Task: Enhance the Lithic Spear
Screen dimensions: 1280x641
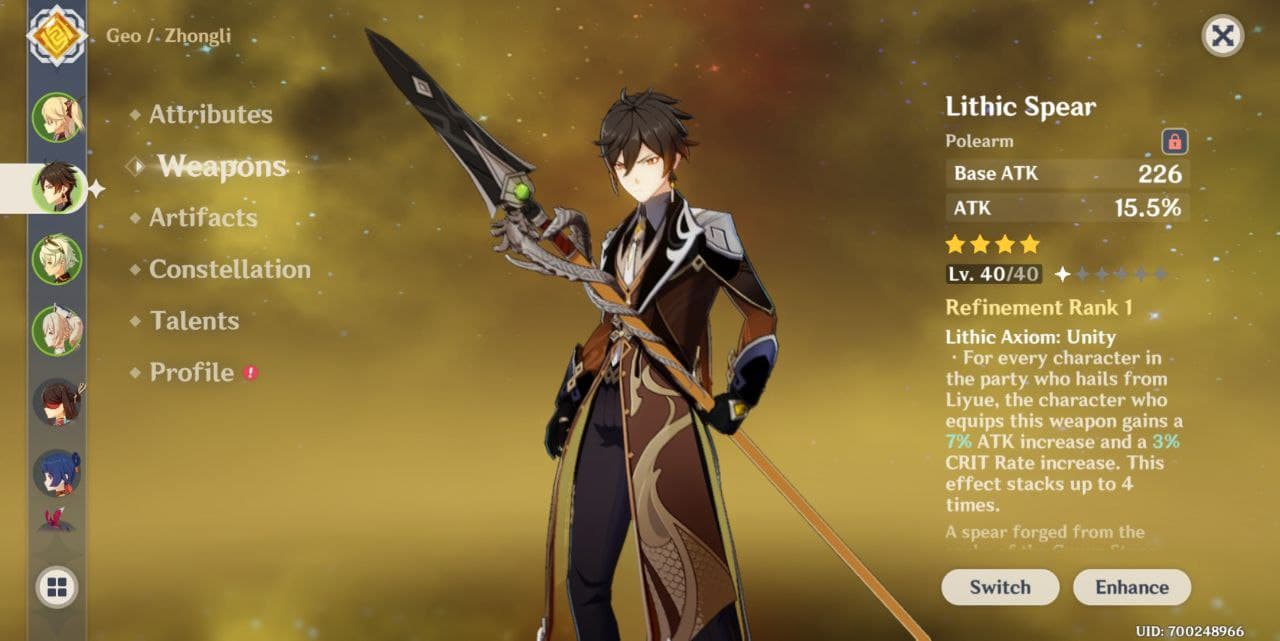Action: tap(1131, 587)
